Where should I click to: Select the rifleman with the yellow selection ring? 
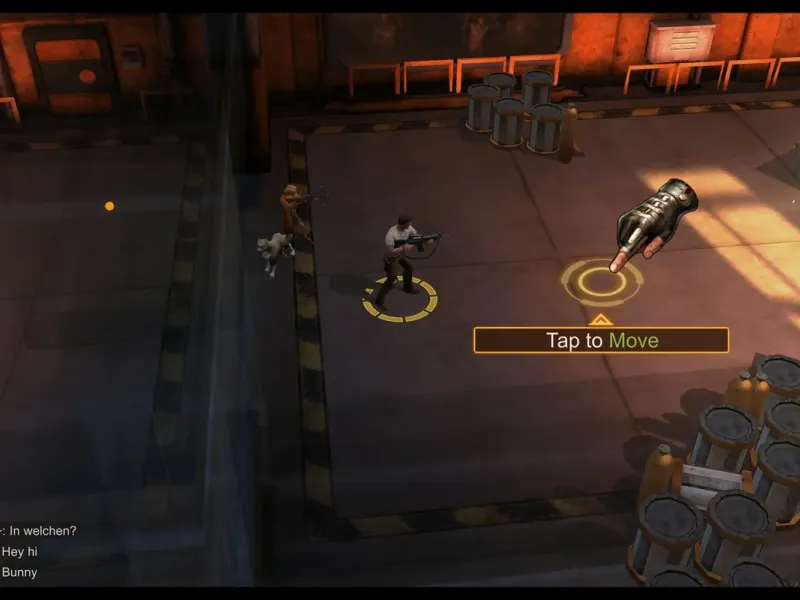(x=402, y=258)
